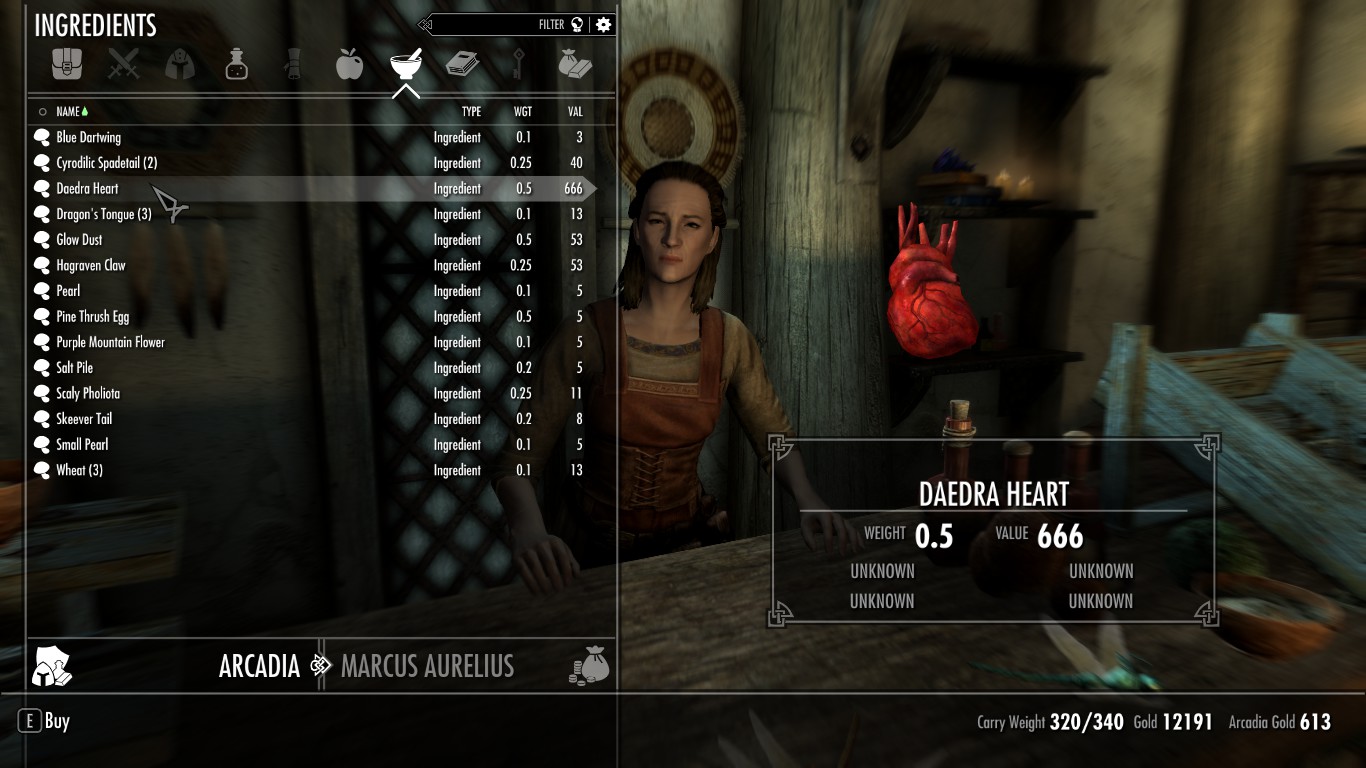Open the books category
Viewport: 1366px width, 768px height.
click(462, 65)
